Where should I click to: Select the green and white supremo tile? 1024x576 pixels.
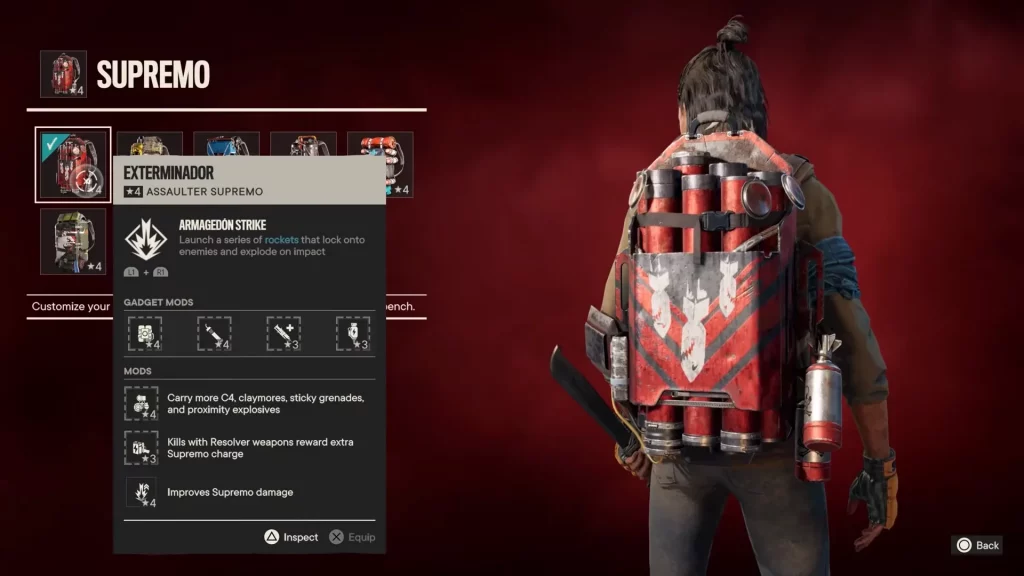pyautogui.click(x=73, y=241)
